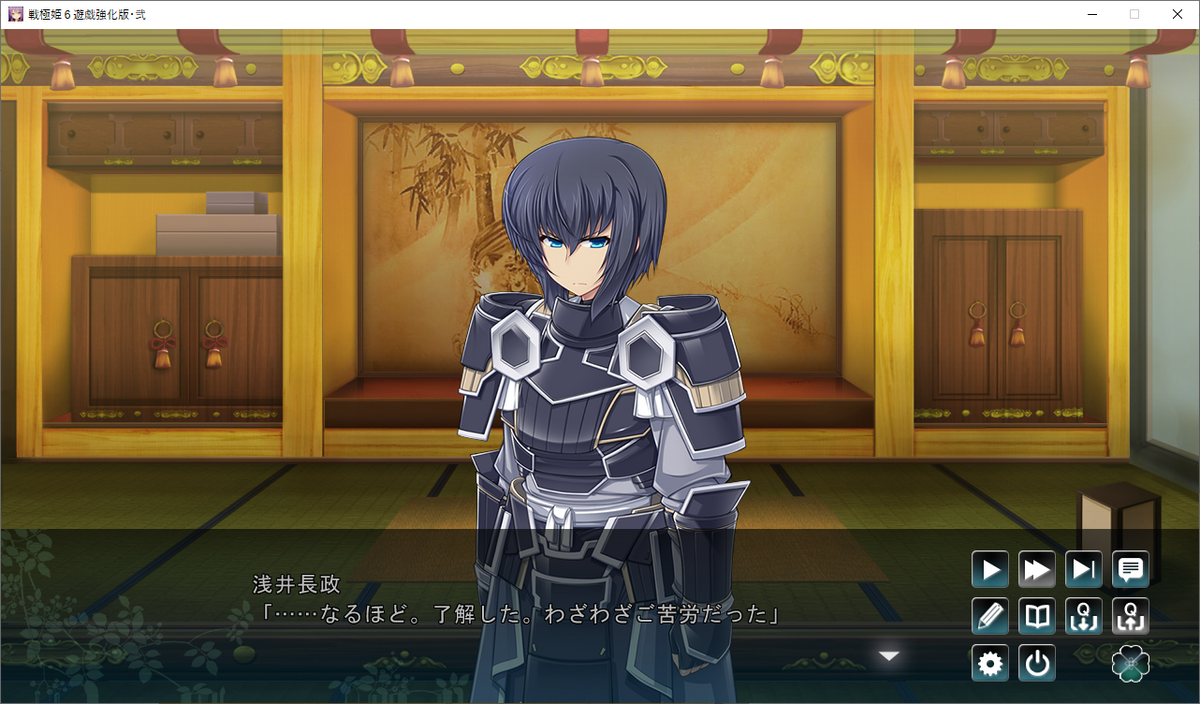
Task: Open the save menu pencil icon
Action: coord(990,617)
